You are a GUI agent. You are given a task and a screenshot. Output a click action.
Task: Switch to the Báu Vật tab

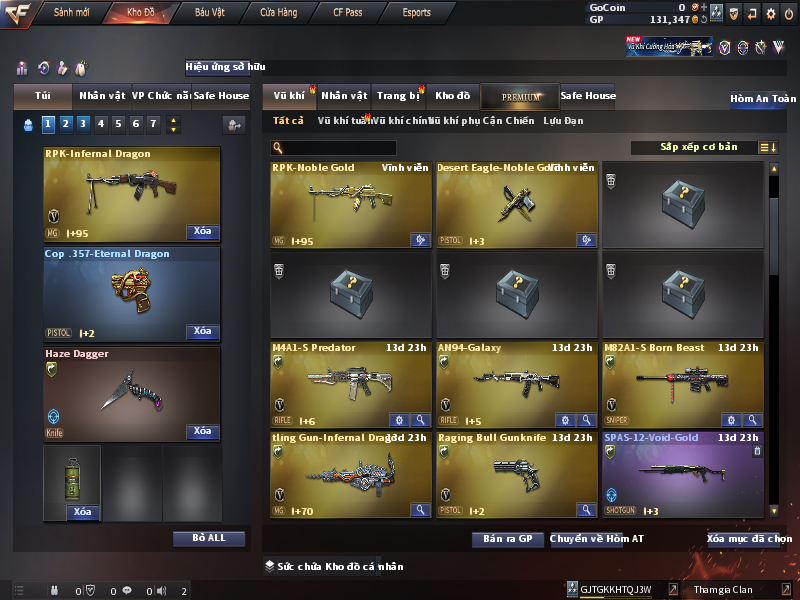coord(210,13)
